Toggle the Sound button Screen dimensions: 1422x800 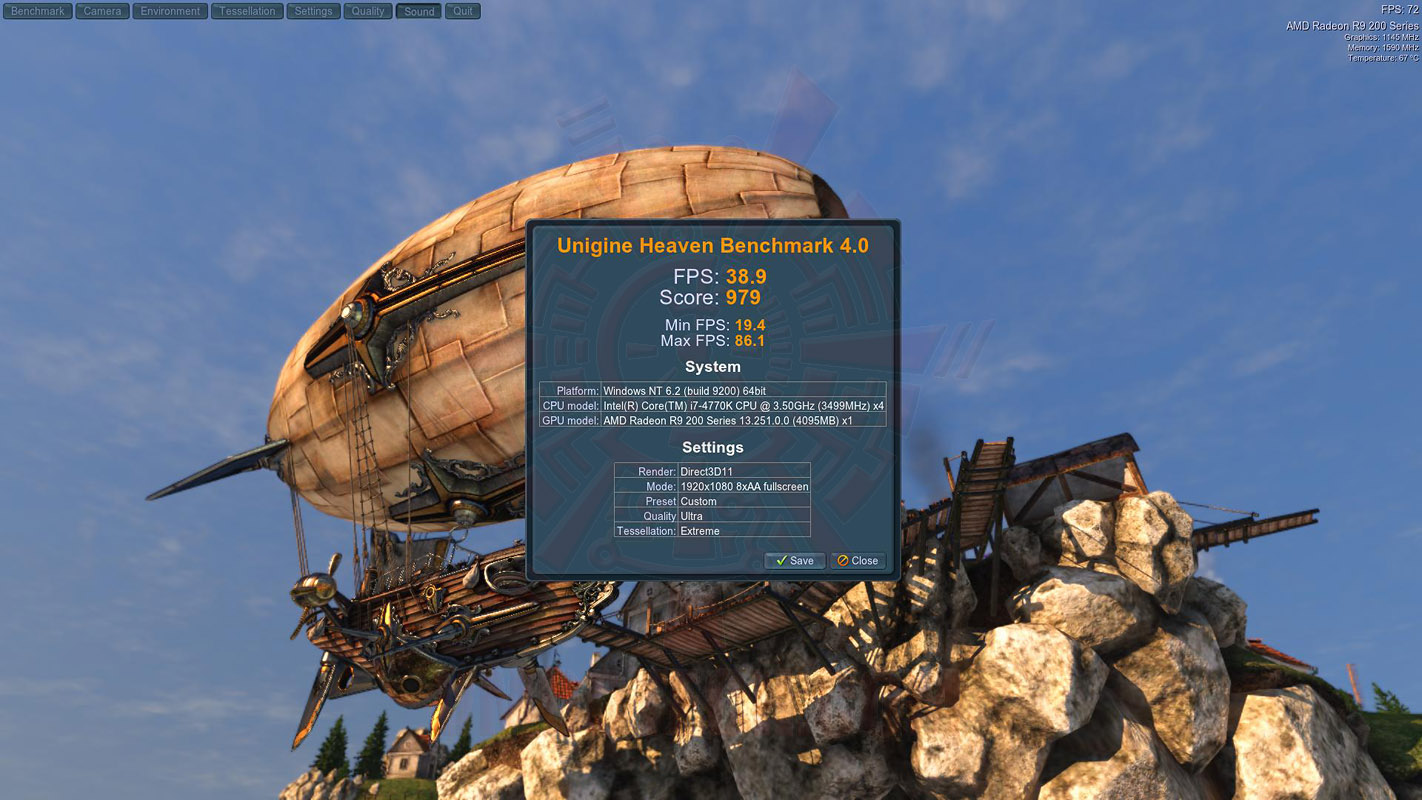pyautogui.click(x=419, y=11)
